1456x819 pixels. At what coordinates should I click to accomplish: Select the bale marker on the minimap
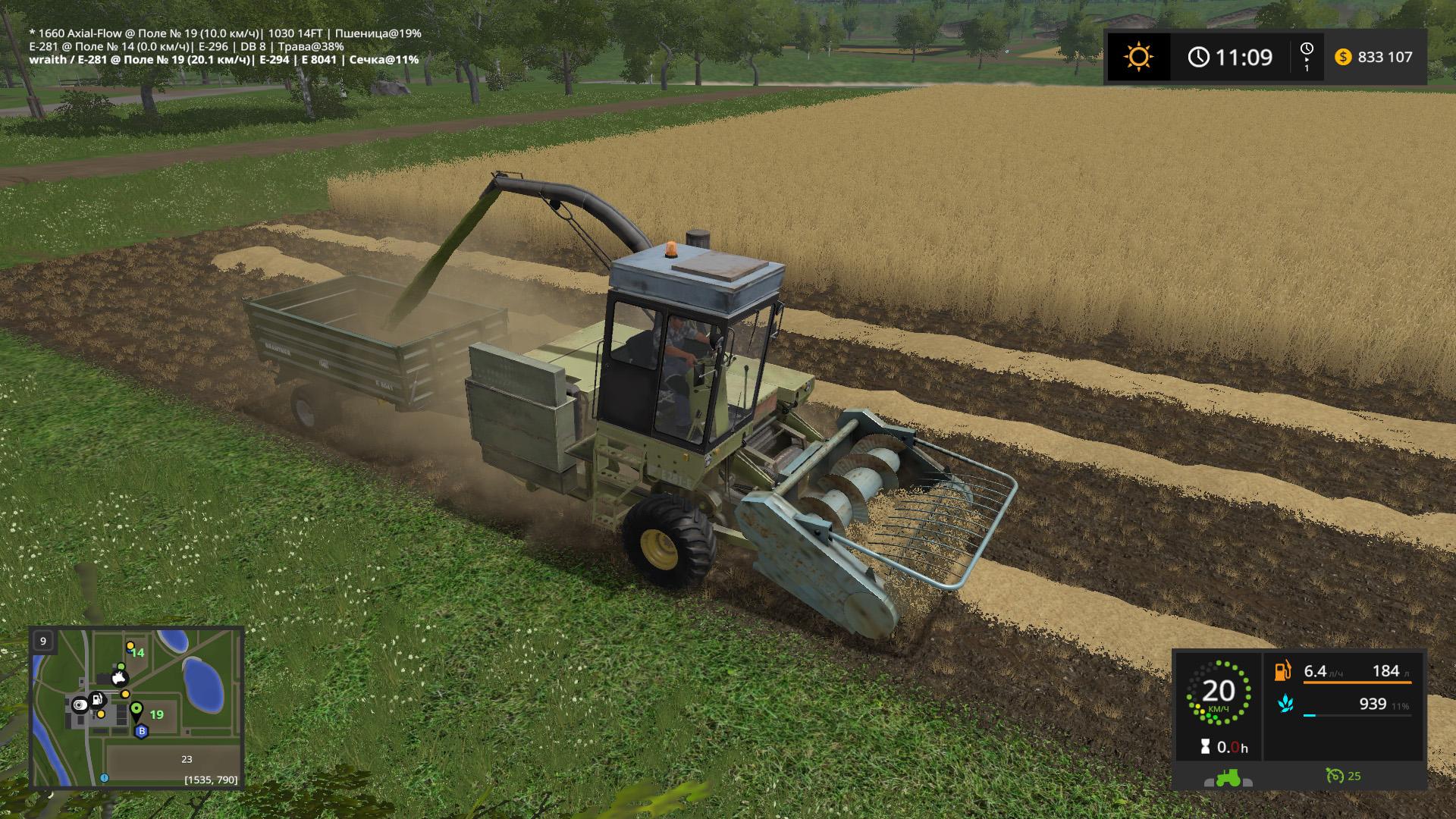[x=80, y=705]
